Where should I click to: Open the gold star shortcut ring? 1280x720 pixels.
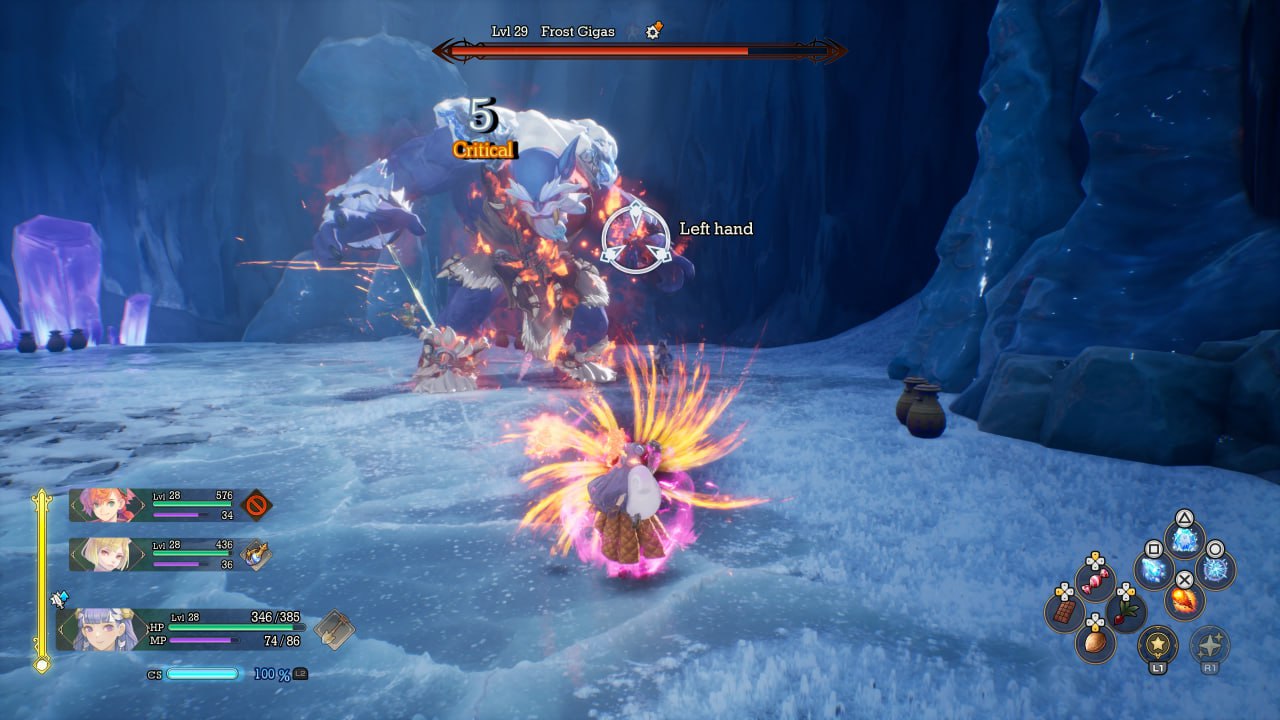(1158, 645)
